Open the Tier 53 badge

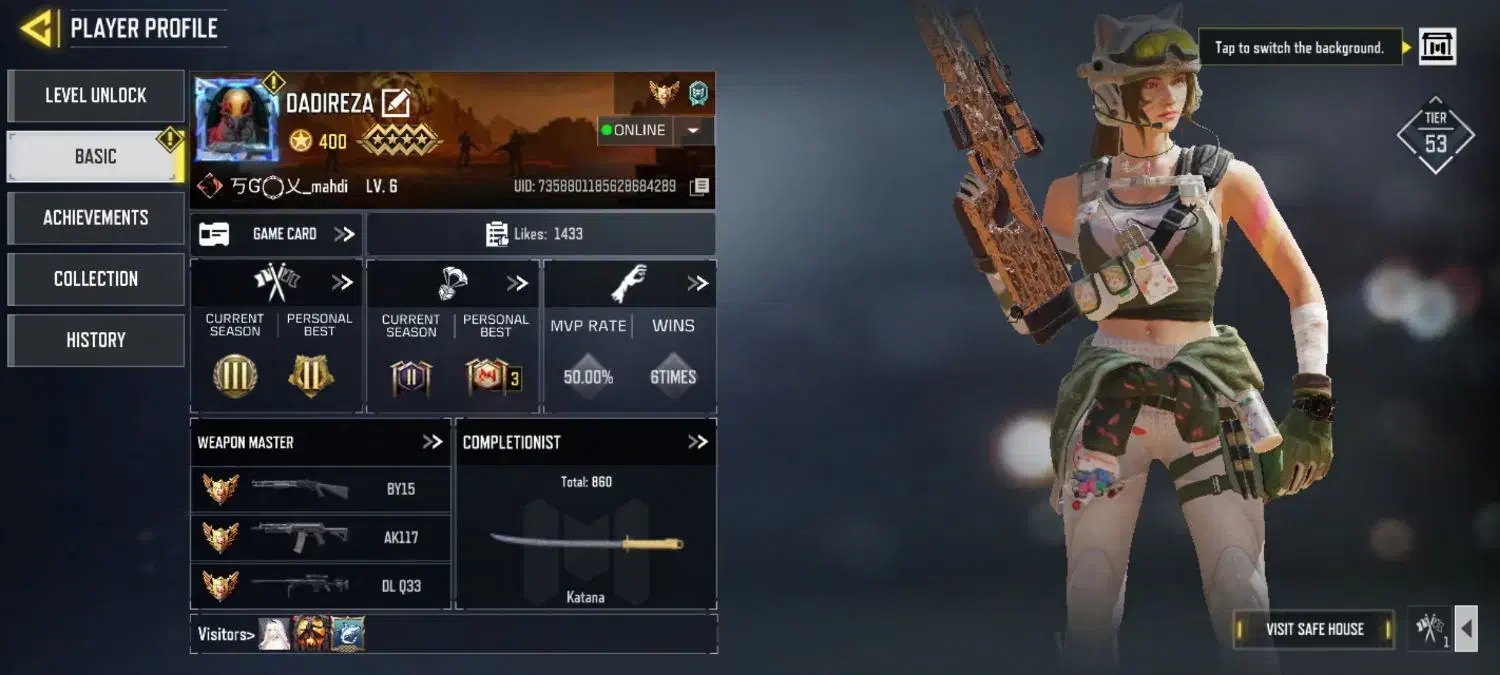pos(1435,136)
